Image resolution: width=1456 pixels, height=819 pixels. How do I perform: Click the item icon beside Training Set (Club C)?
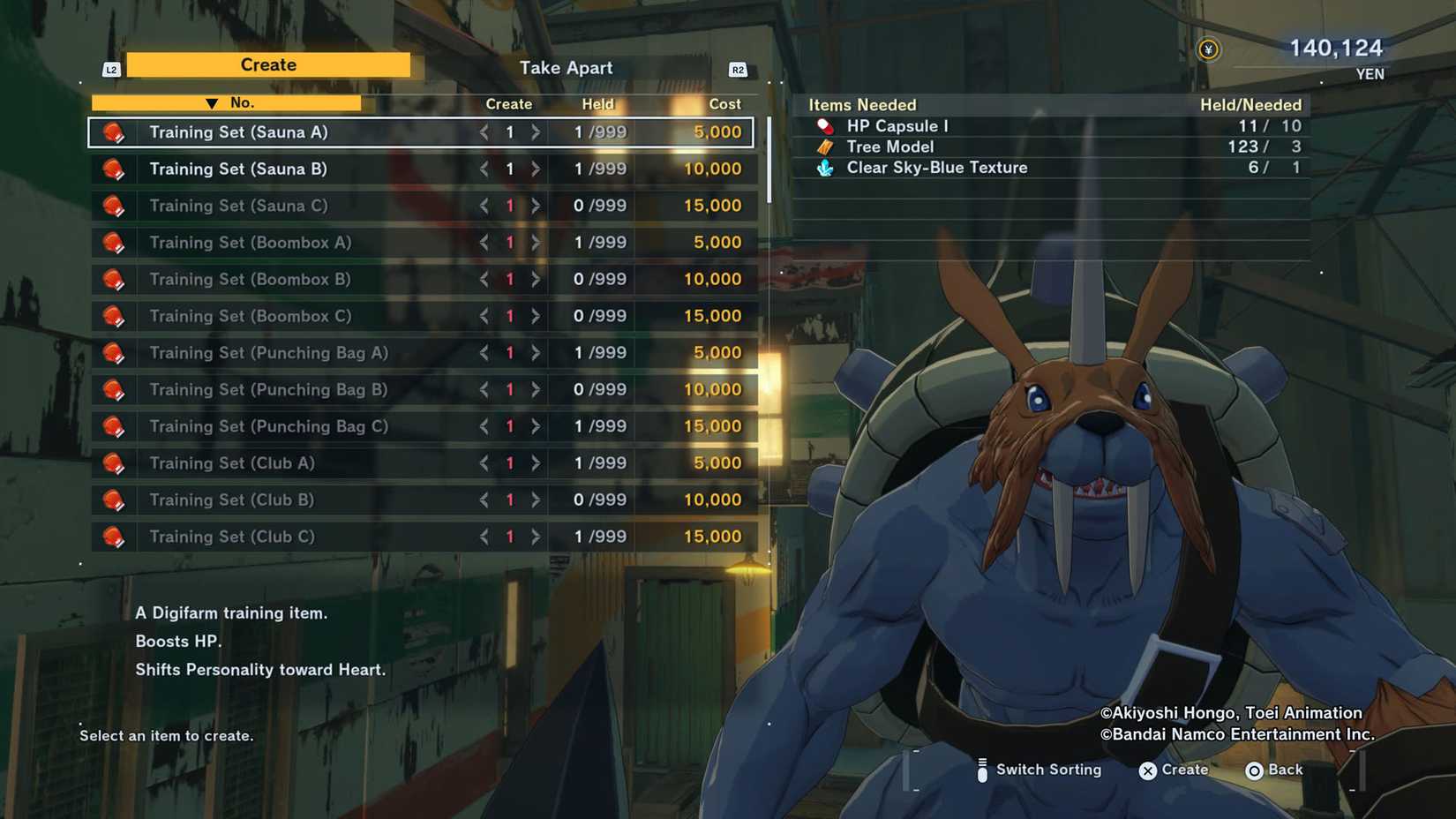(x=116, y=536)
